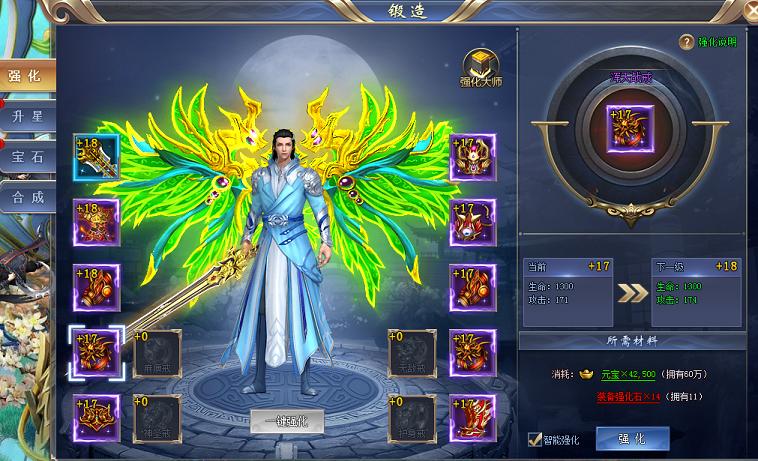The width and height of the screenshot is (758, 461).
Task: Open the 升星 tab
Action: [26, 117]
